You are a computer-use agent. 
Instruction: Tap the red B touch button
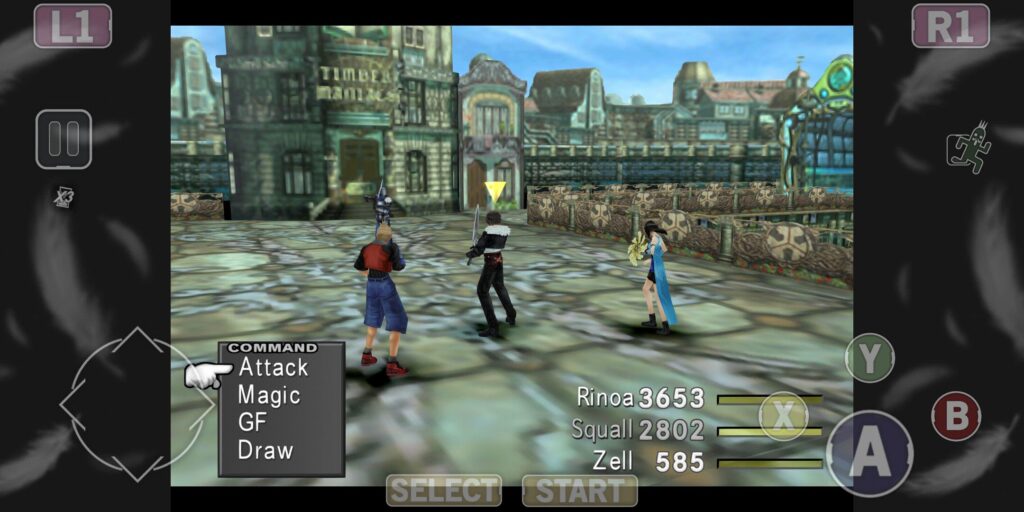(956, 416)
